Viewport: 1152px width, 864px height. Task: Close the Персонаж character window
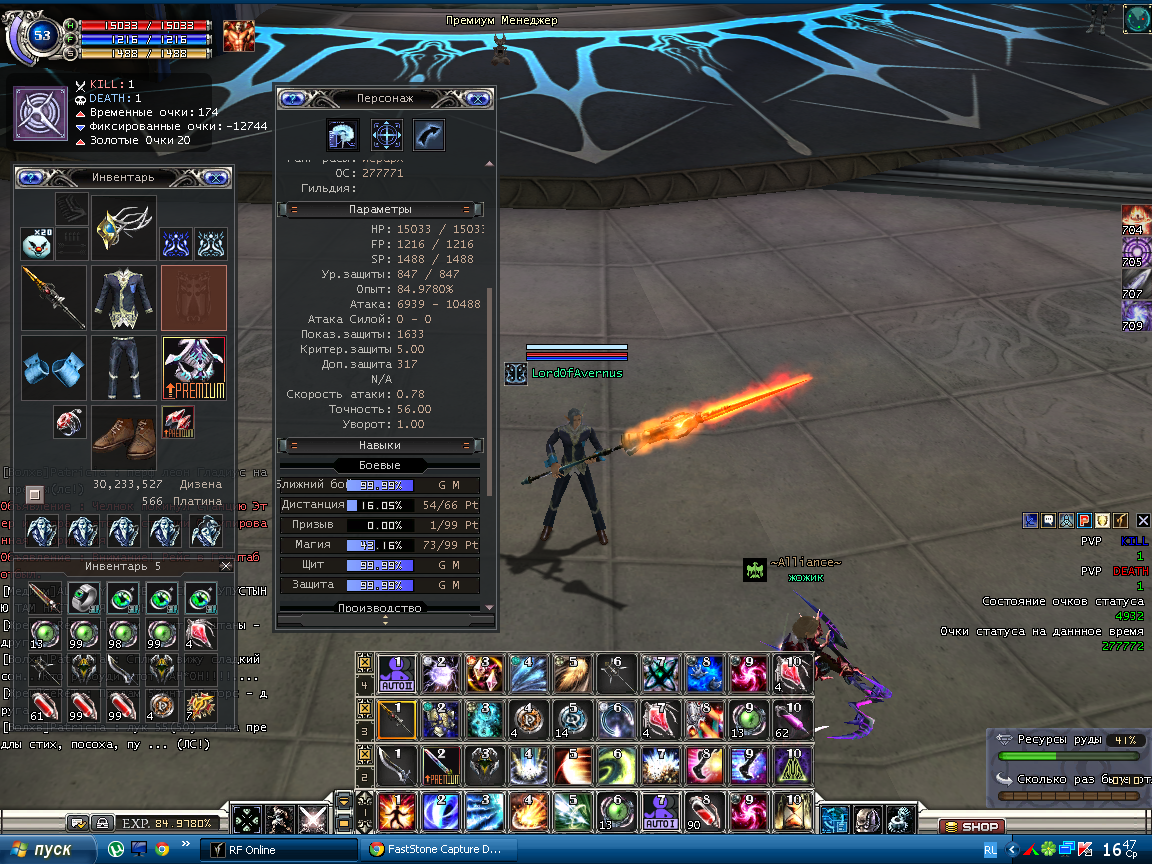click(479, 98)
